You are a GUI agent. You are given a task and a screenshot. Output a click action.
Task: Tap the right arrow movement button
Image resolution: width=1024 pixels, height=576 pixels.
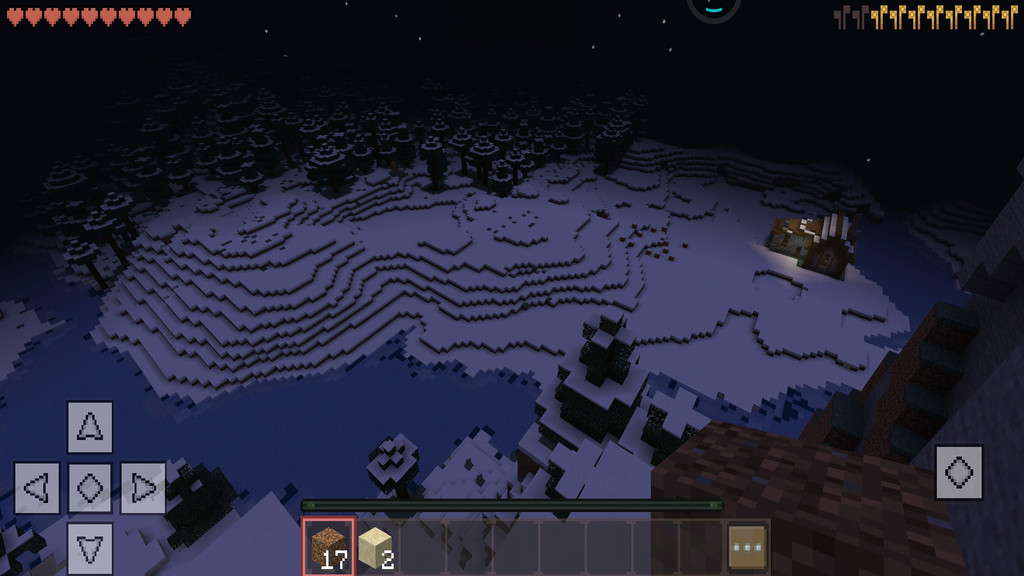click(143, 488)
